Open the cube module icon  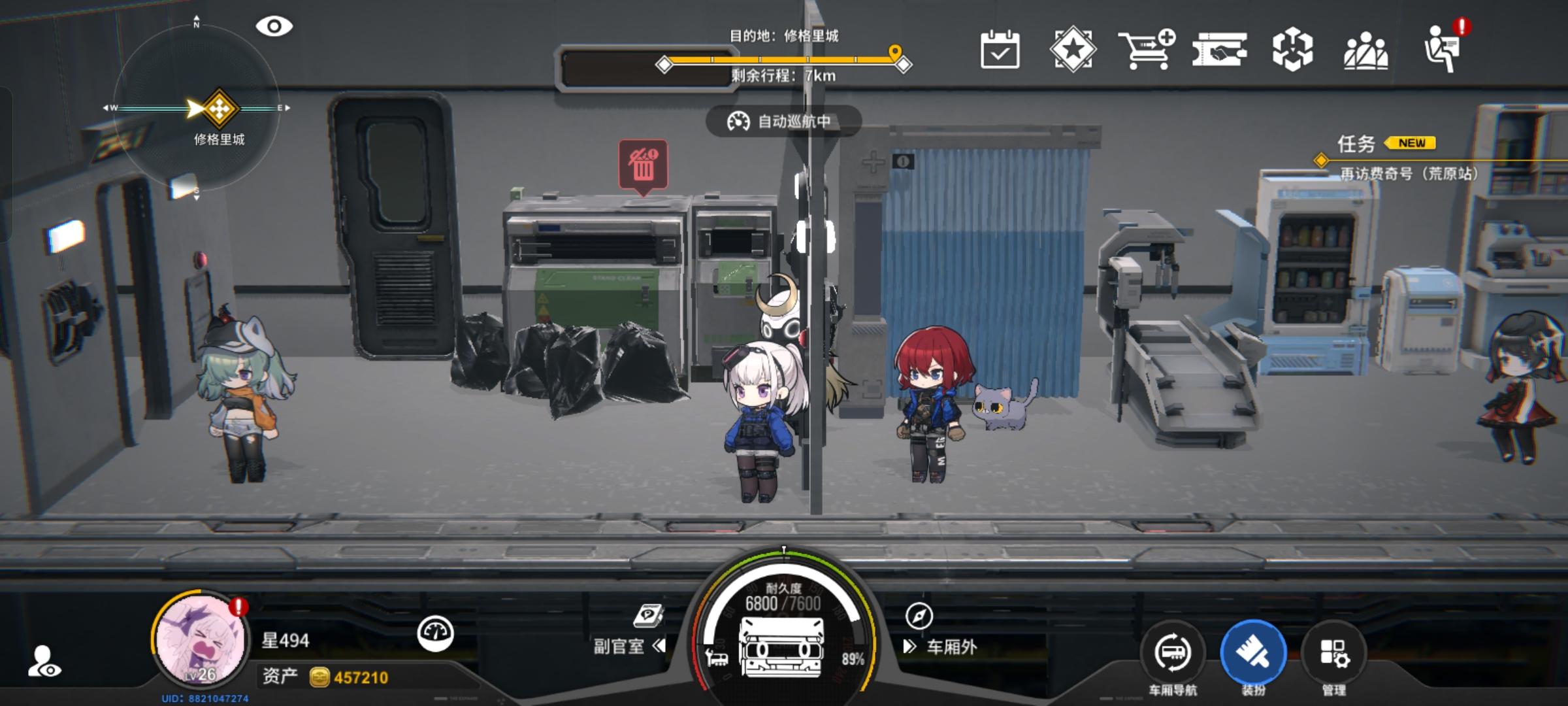[x=1292, y=51]
